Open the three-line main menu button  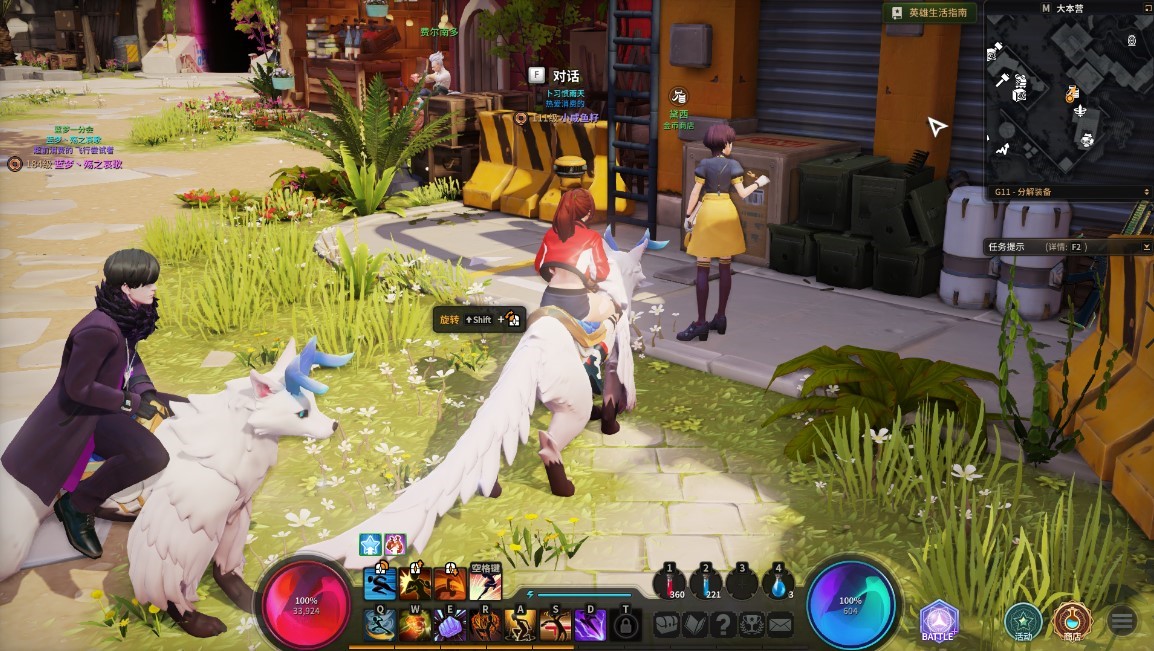[x=1121, y=621]
